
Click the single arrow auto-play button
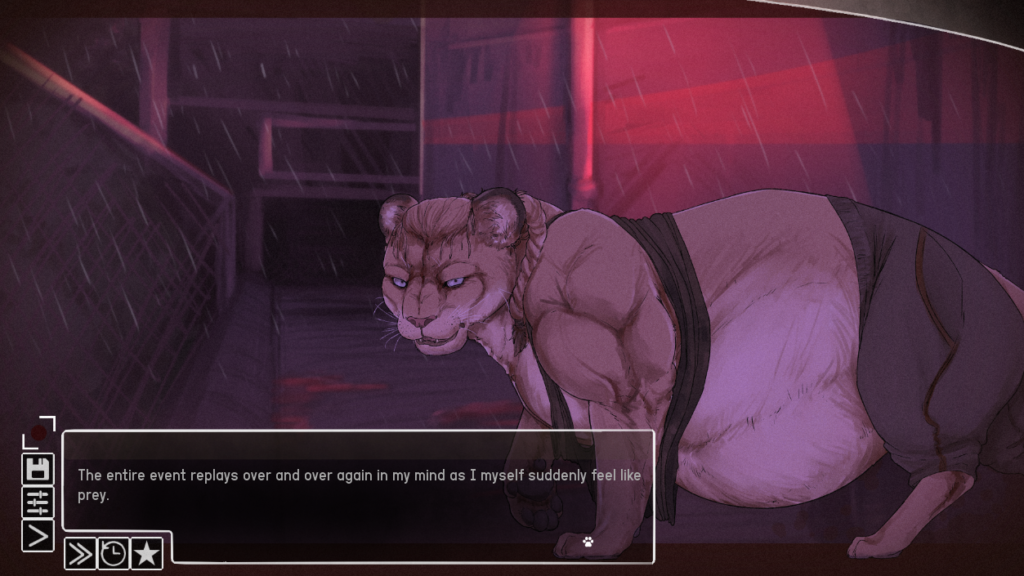(x=38, y=535)
